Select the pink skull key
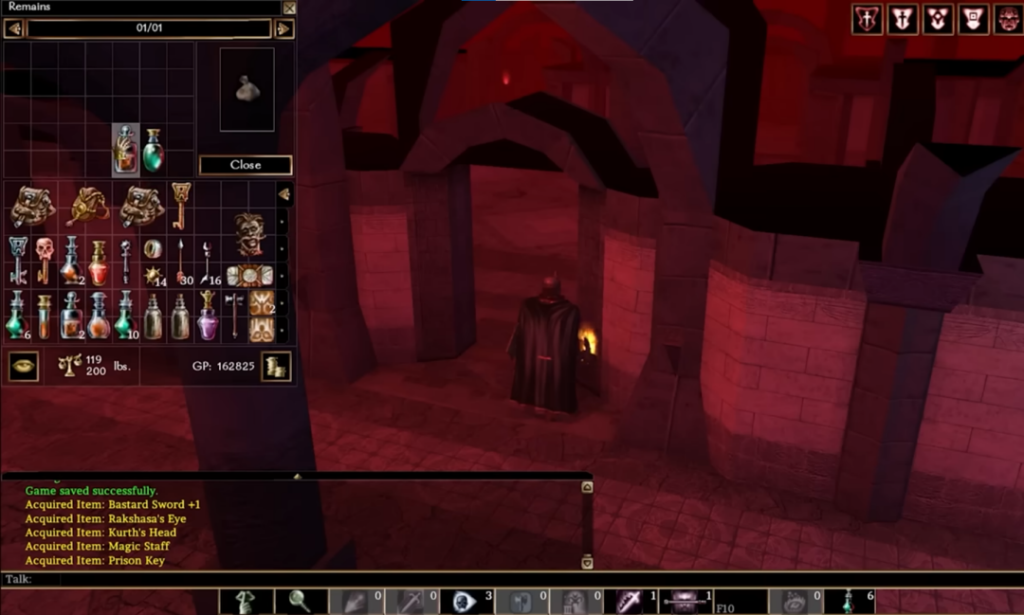 point(44,258)
